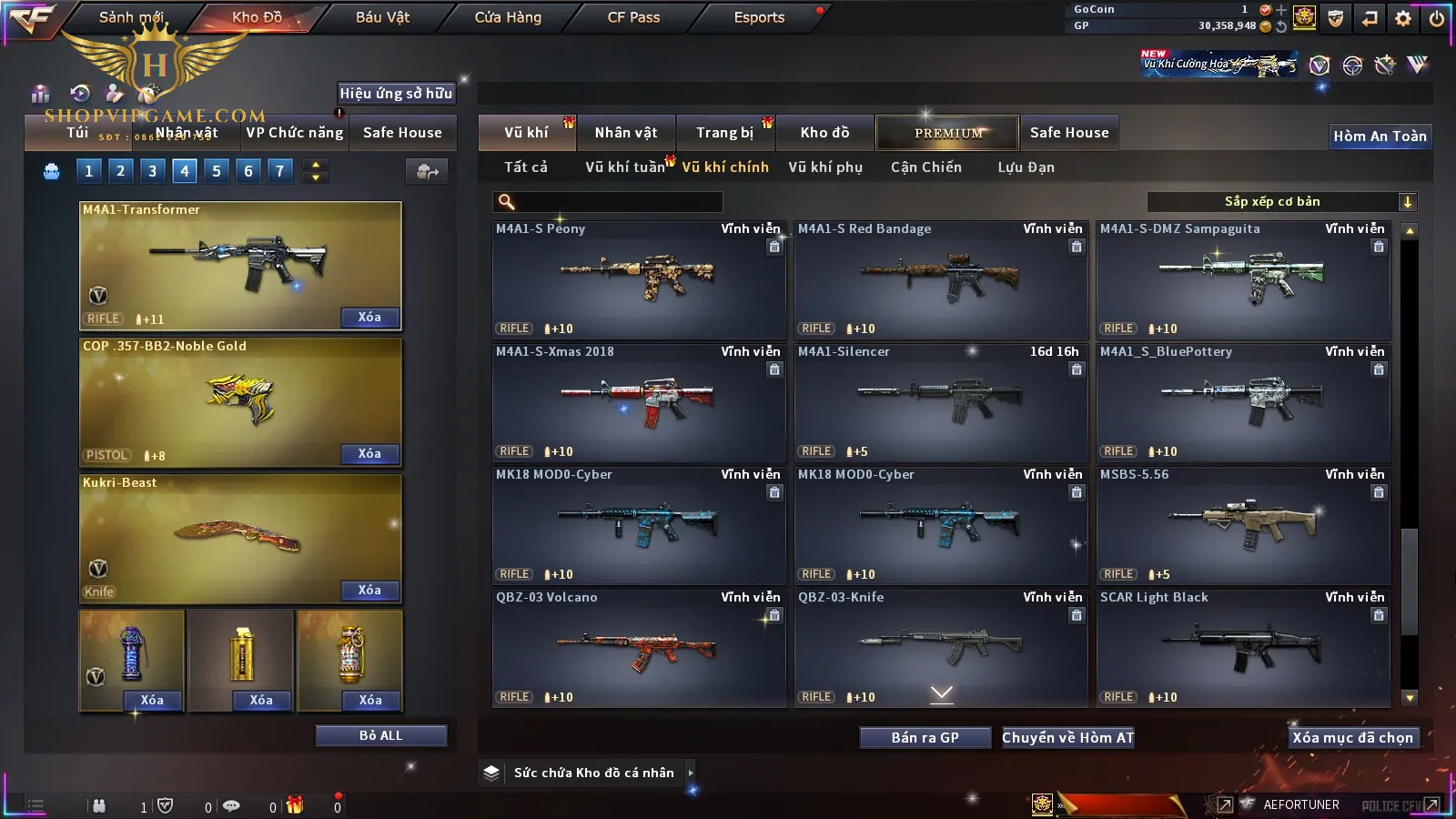
Task: Pick the QBZ-03 Volcano rifle
Action: [x=639, y=648]
